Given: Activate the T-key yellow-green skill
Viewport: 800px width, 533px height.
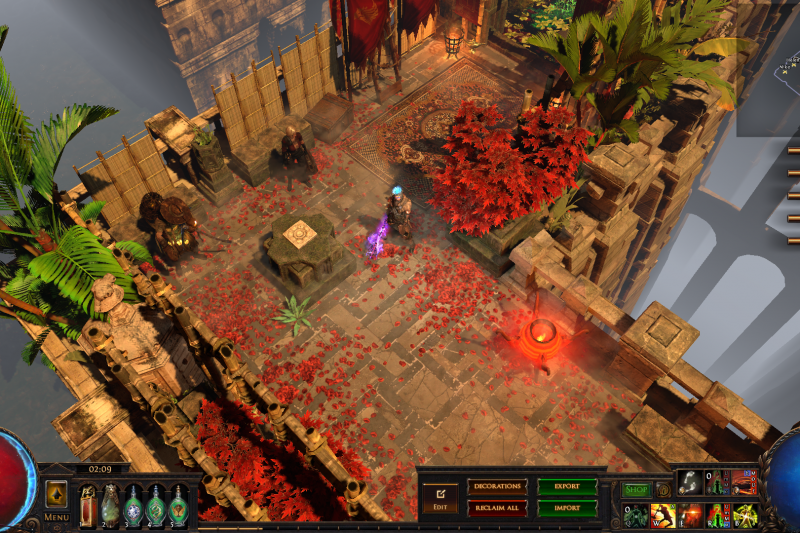Looking at the screenshot, I should [x=744, y=516].
